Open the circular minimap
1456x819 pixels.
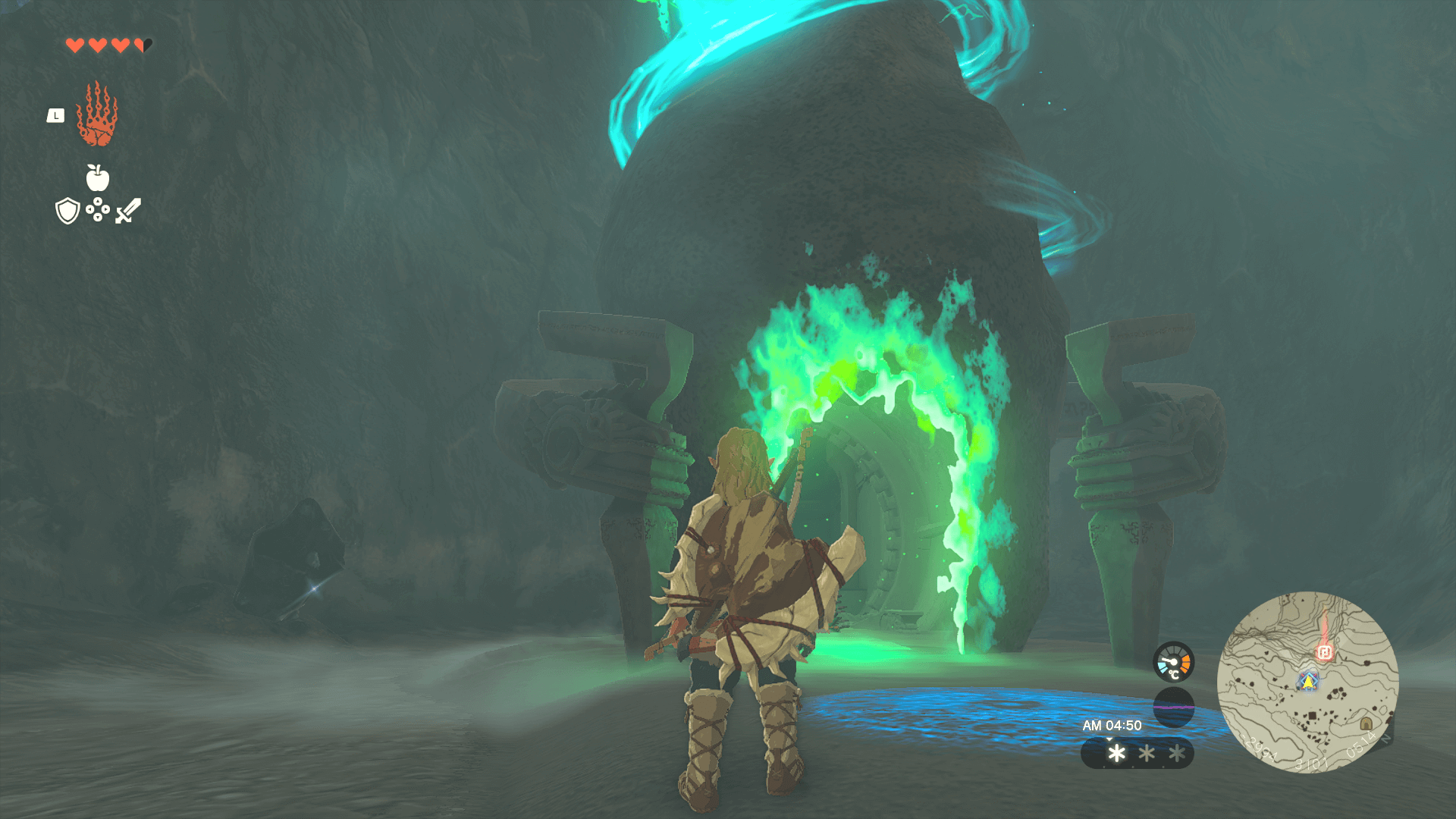tap(1307, 682)
